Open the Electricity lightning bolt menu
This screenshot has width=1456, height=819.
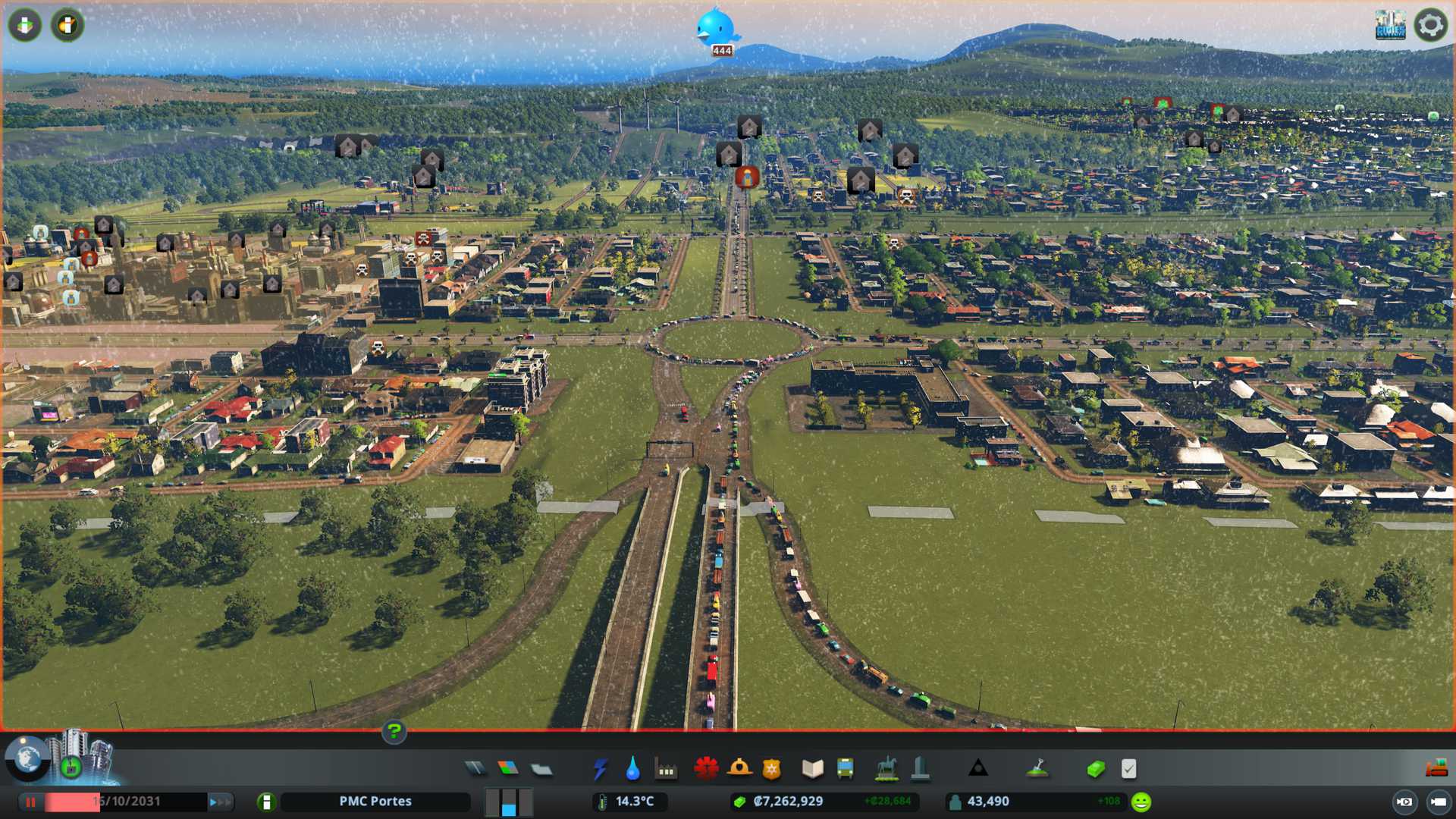601,769
